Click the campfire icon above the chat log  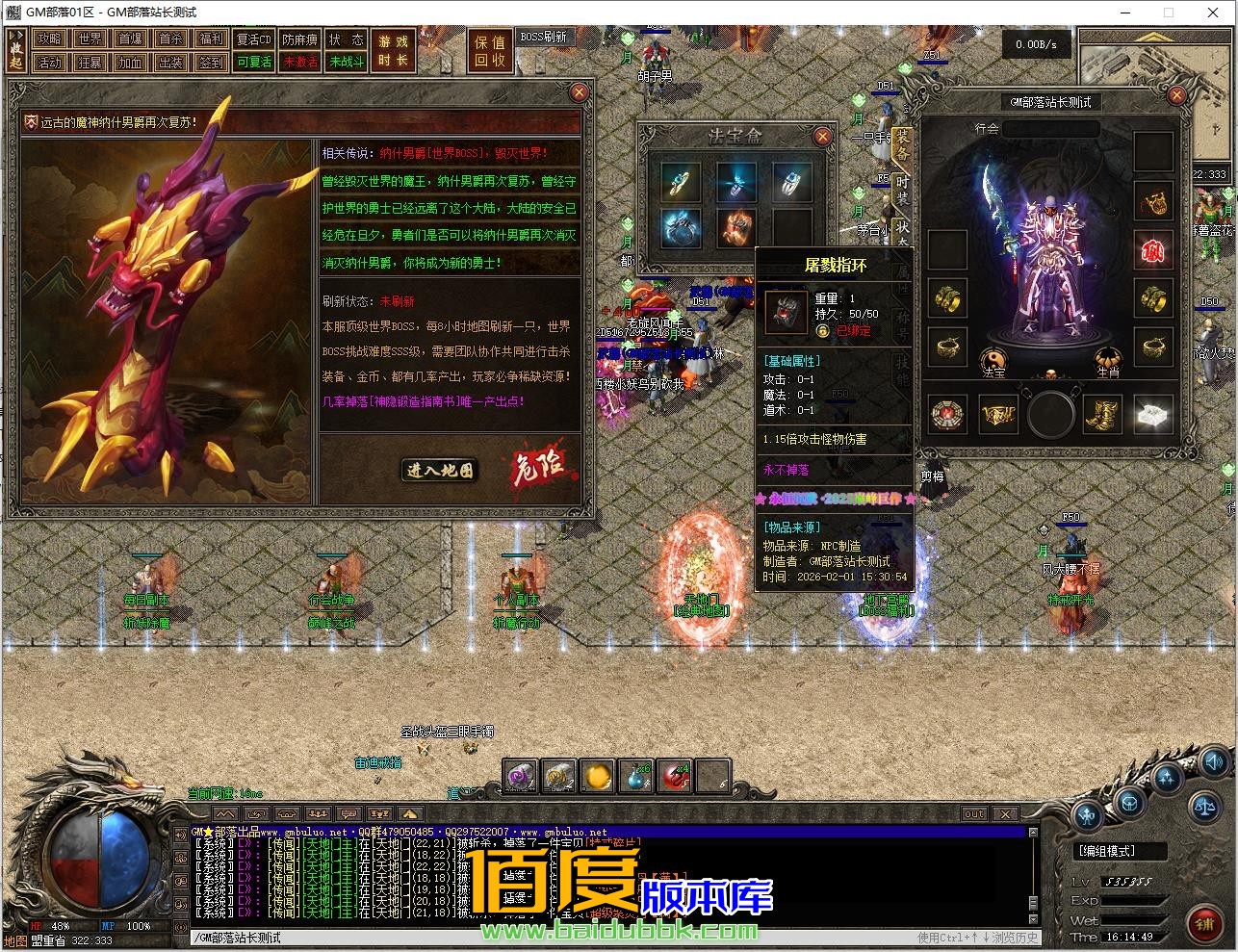(409, 813)
